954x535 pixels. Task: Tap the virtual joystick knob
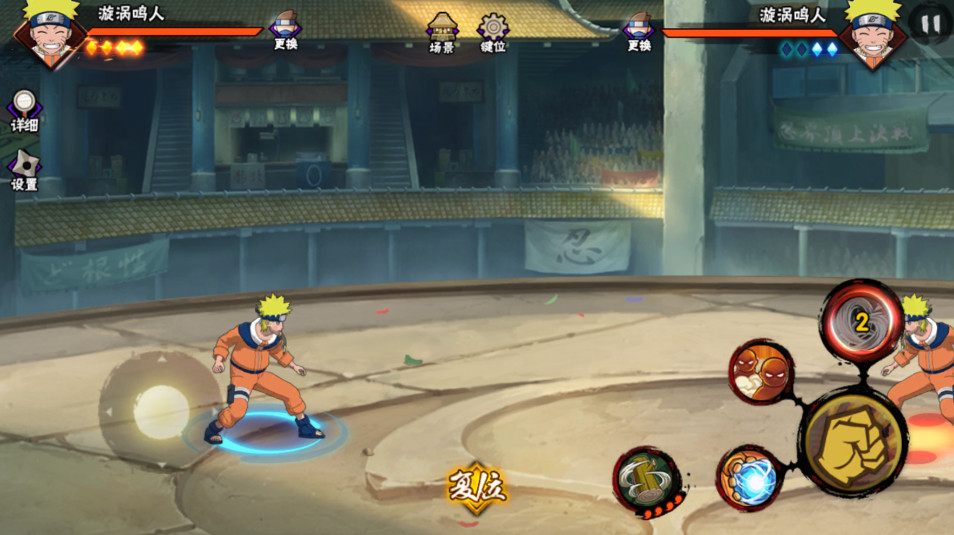pos(161,411)
